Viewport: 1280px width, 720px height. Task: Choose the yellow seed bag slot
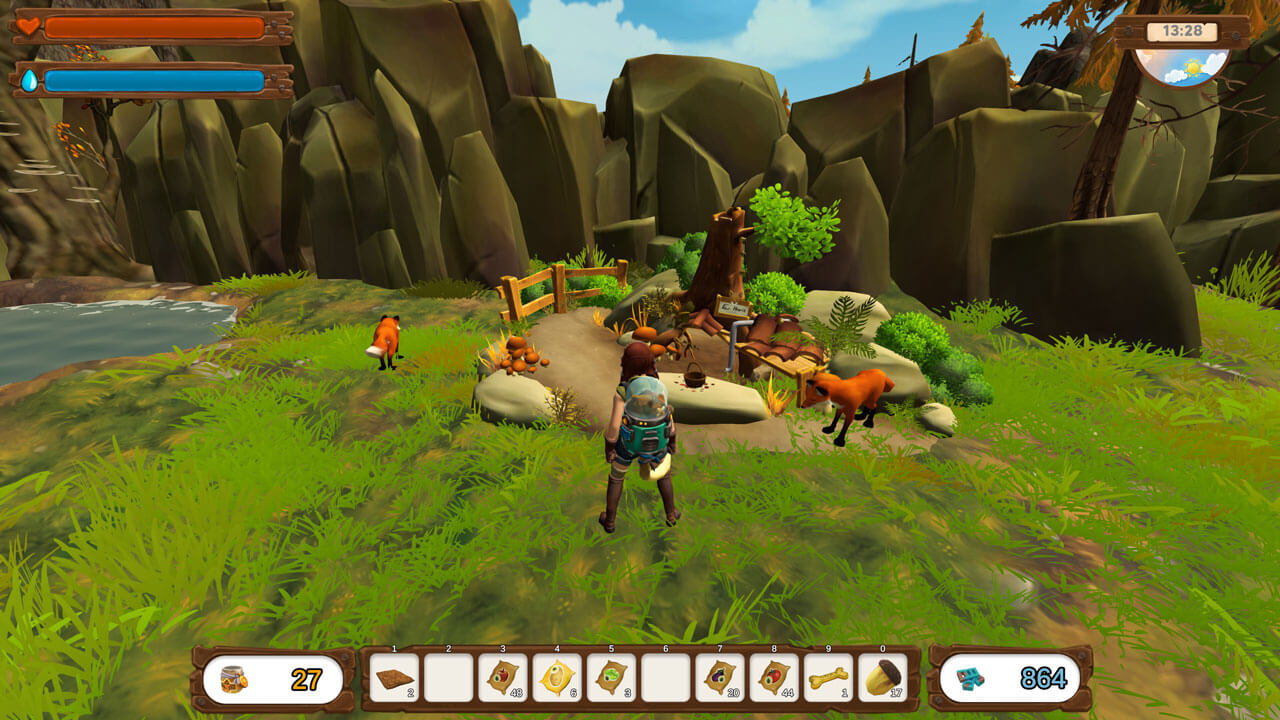pos(556,678)
